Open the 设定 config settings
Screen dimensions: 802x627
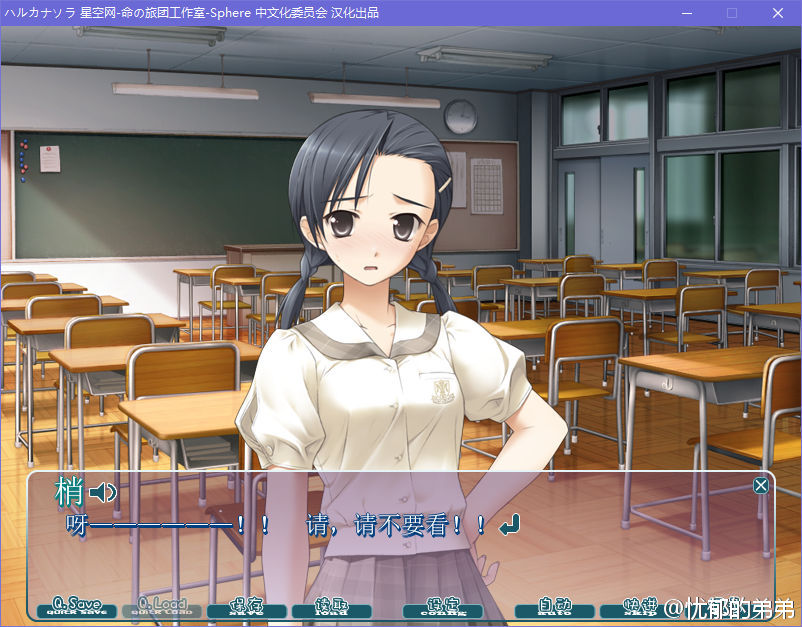point(442,607)
